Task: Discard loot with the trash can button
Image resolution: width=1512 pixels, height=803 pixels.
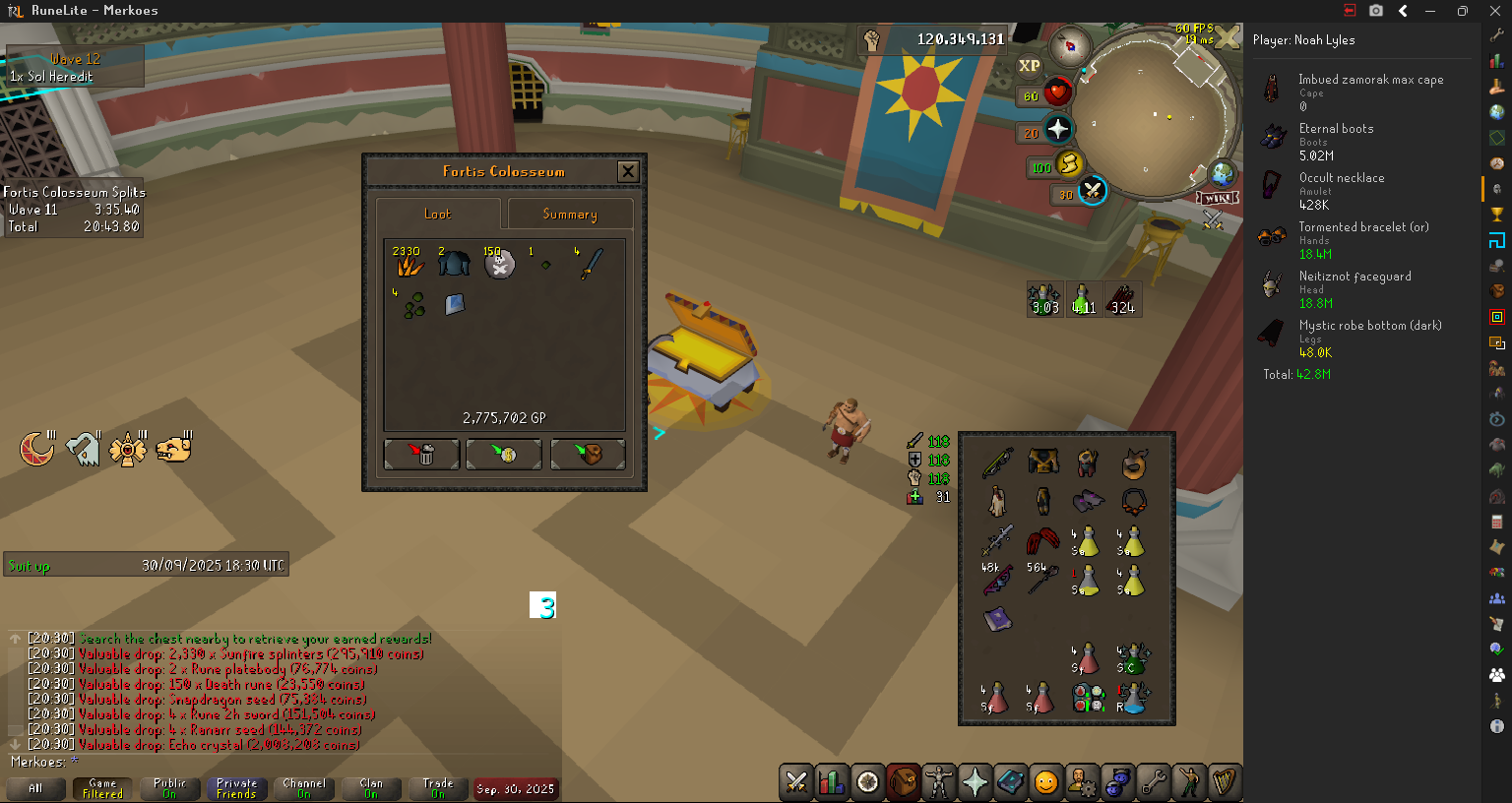Action: [x=421, y=454]
